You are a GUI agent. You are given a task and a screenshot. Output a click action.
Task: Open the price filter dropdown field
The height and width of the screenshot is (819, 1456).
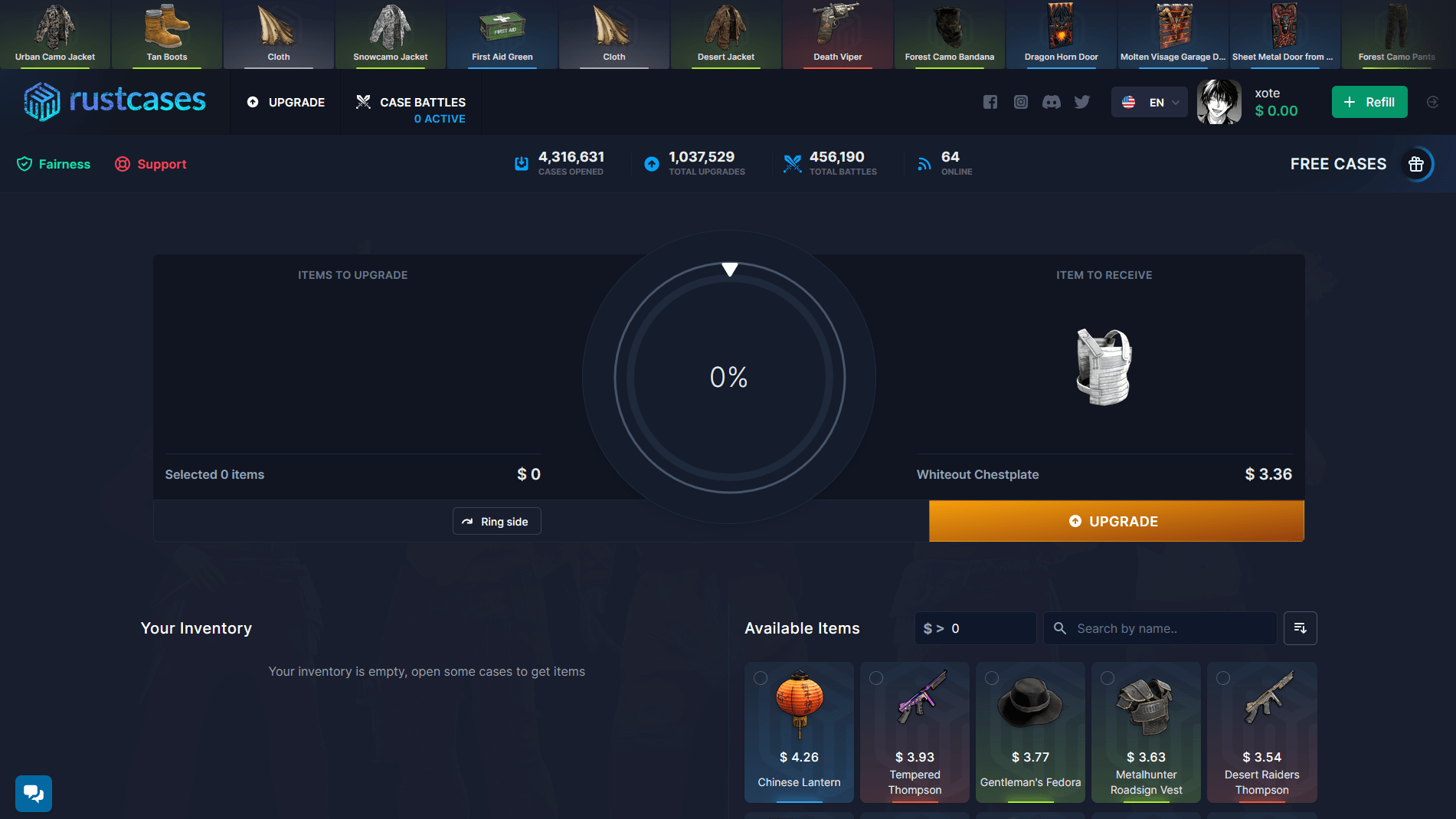(975, 628)
